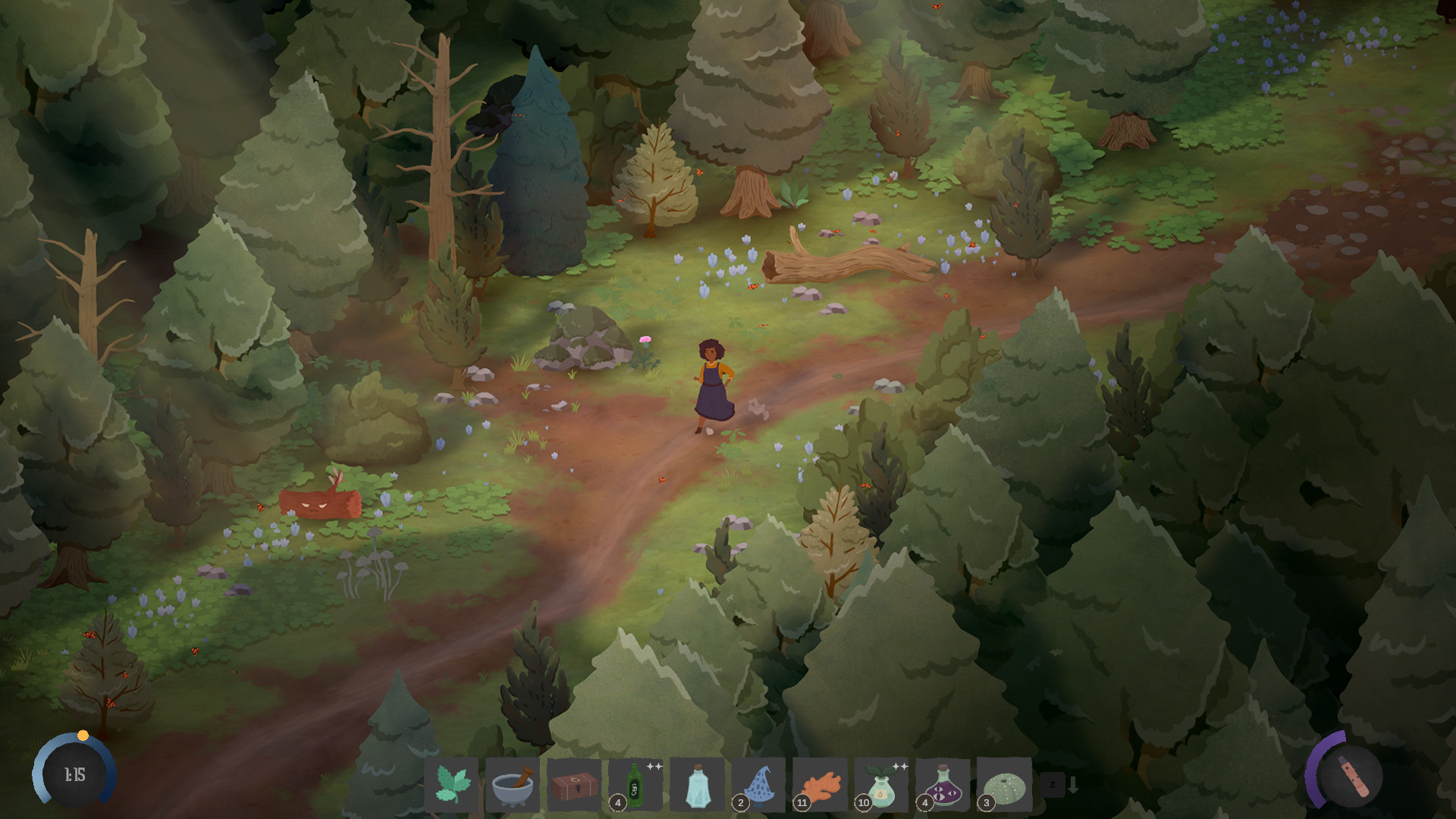Viewport: 1456px width, 819px height.
Task: Select the mint leaf herb slot
Action: [x=453, y=785]
